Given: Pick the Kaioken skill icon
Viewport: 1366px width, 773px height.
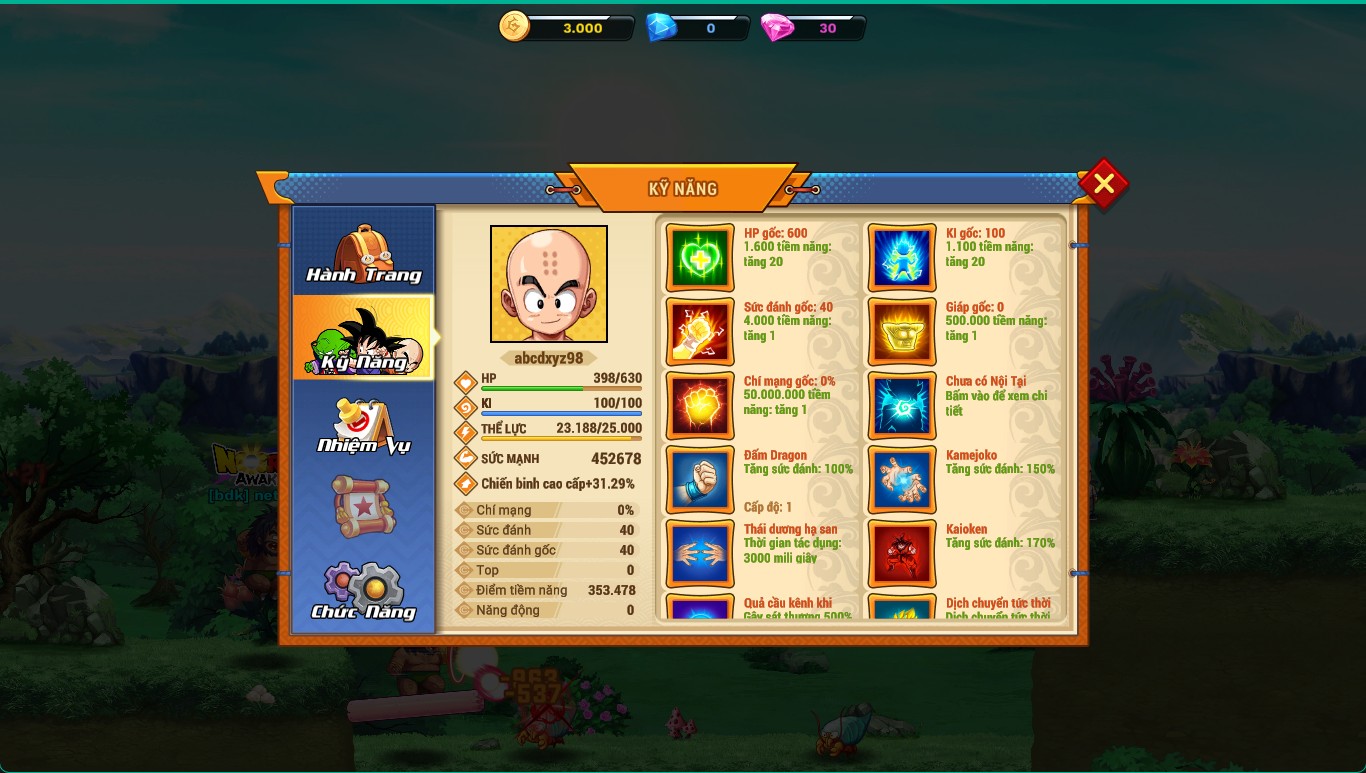Looking at the screenshot, I should [902, 554].
